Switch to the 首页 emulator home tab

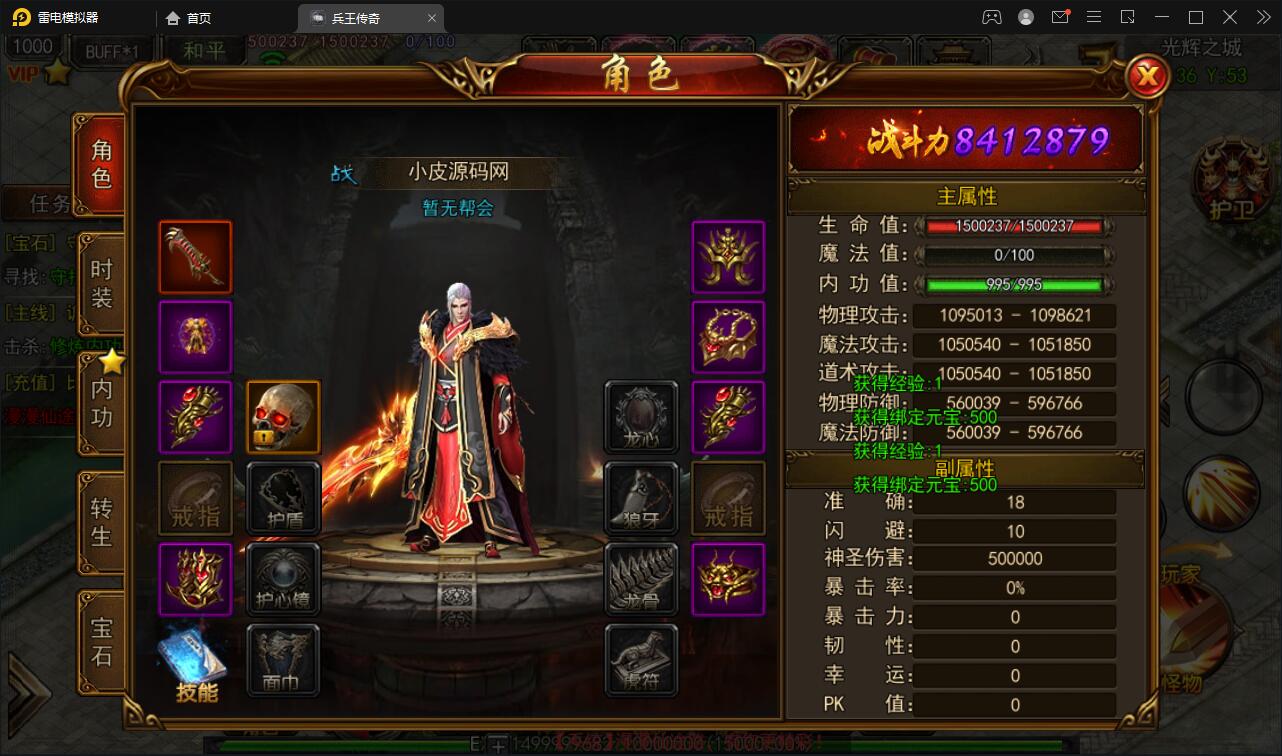(x=187, y=17)
